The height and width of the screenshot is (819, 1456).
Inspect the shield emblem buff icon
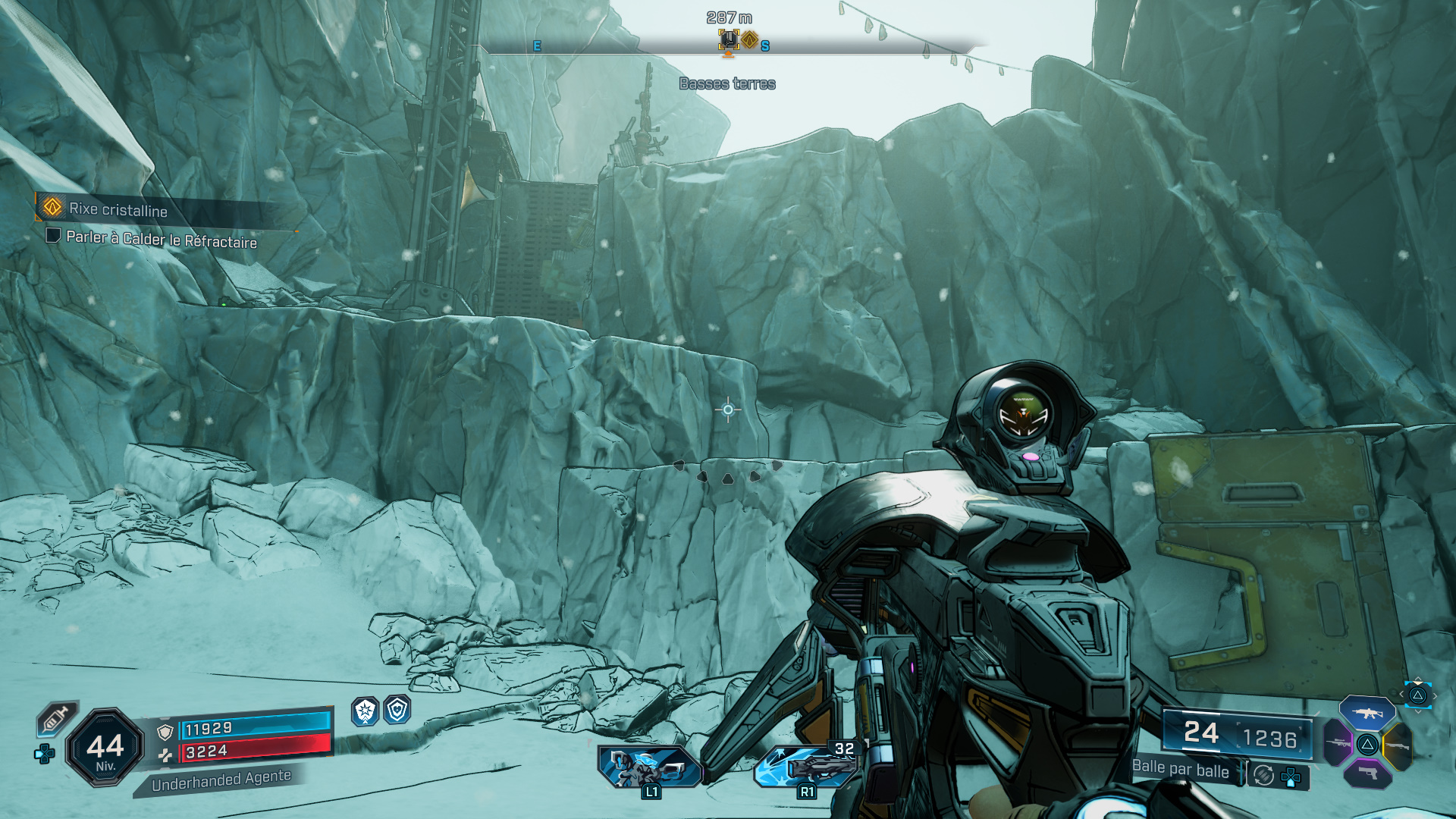tap(397, 711)
